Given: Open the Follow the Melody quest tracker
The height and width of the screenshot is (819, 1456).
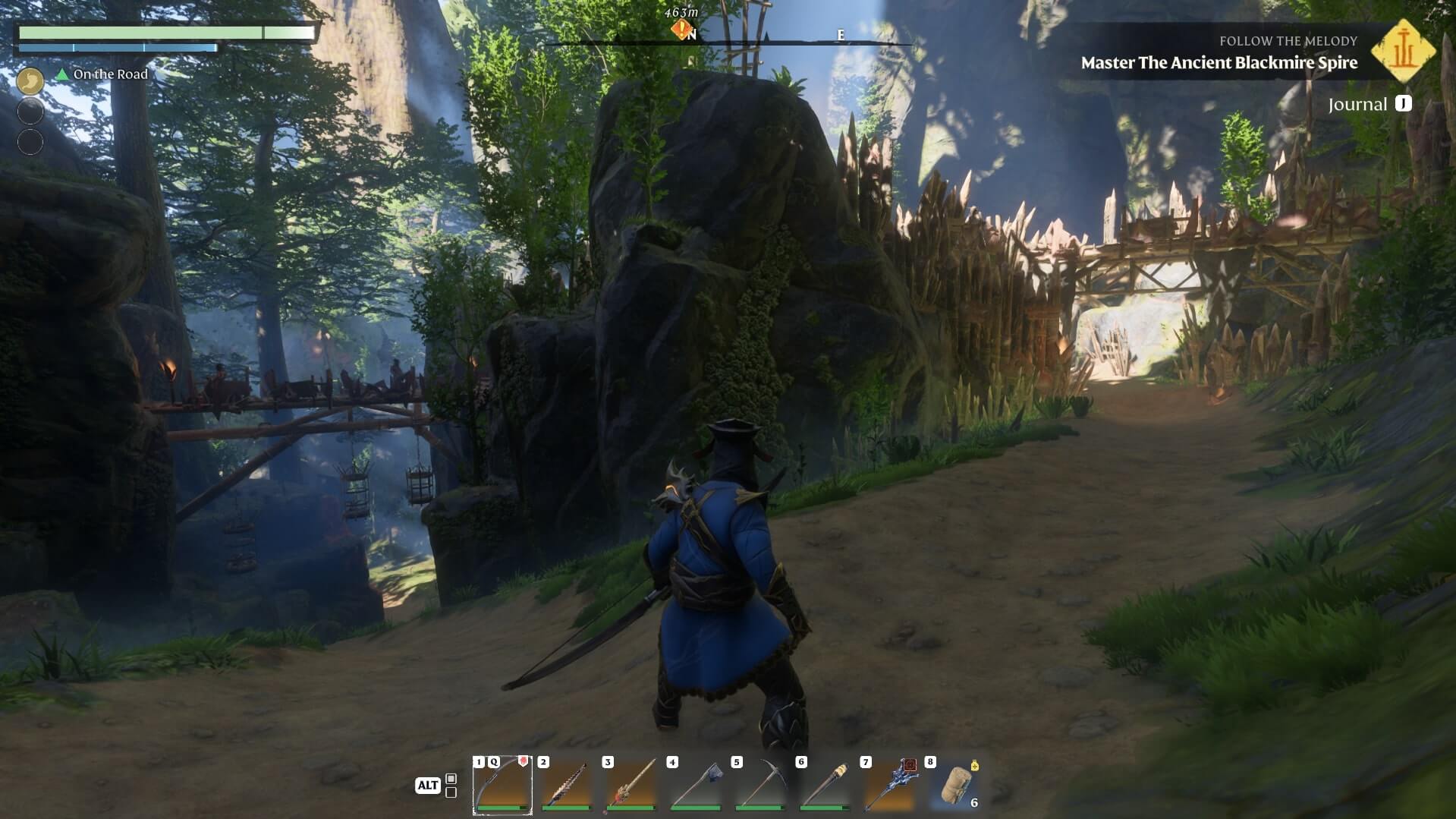Looking at the screenshot, I should pos(1219,53).
